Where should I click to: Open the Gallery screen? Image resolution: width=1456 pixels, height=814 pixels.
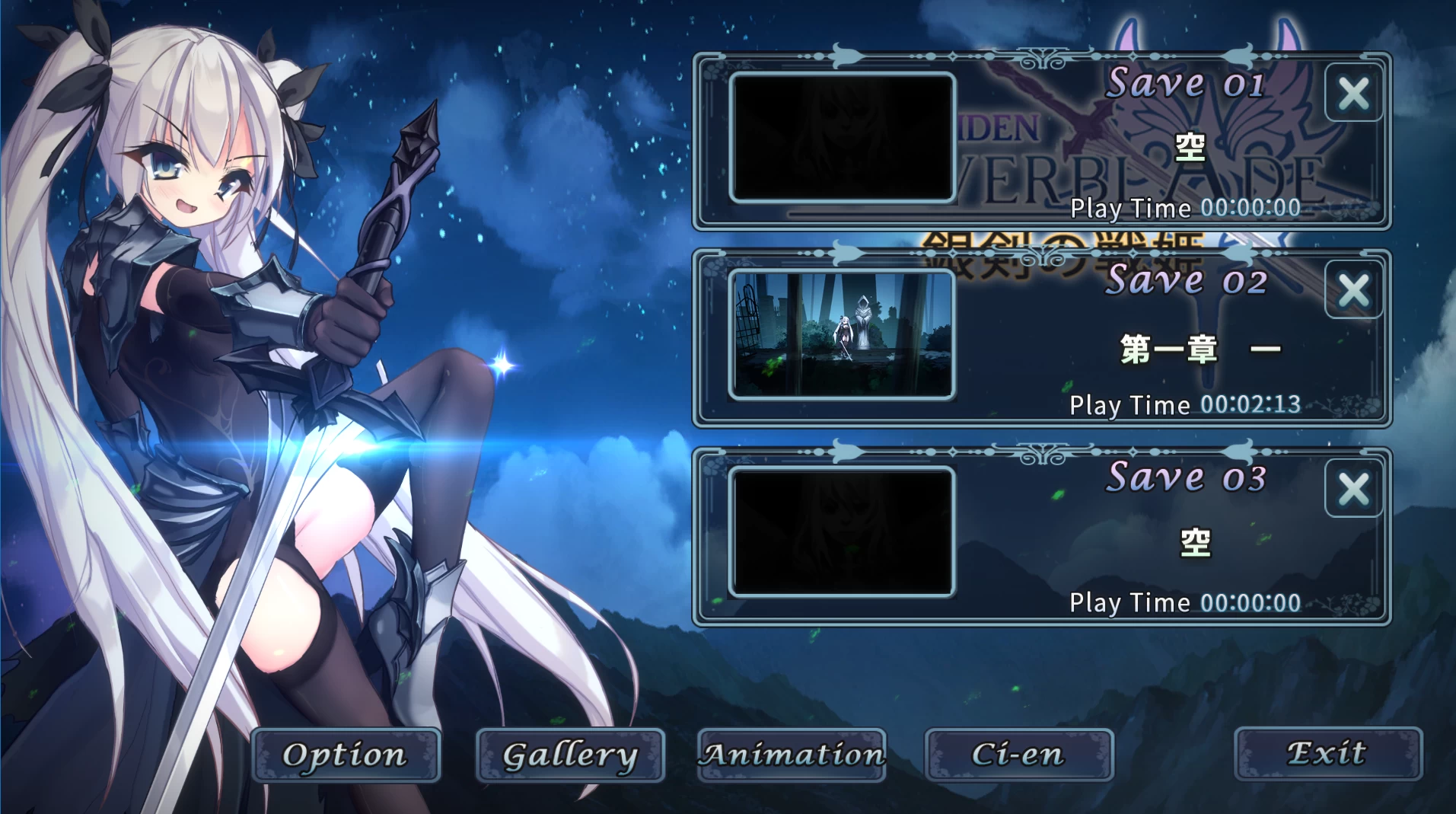pyautogui.click(x=569, y=755)
